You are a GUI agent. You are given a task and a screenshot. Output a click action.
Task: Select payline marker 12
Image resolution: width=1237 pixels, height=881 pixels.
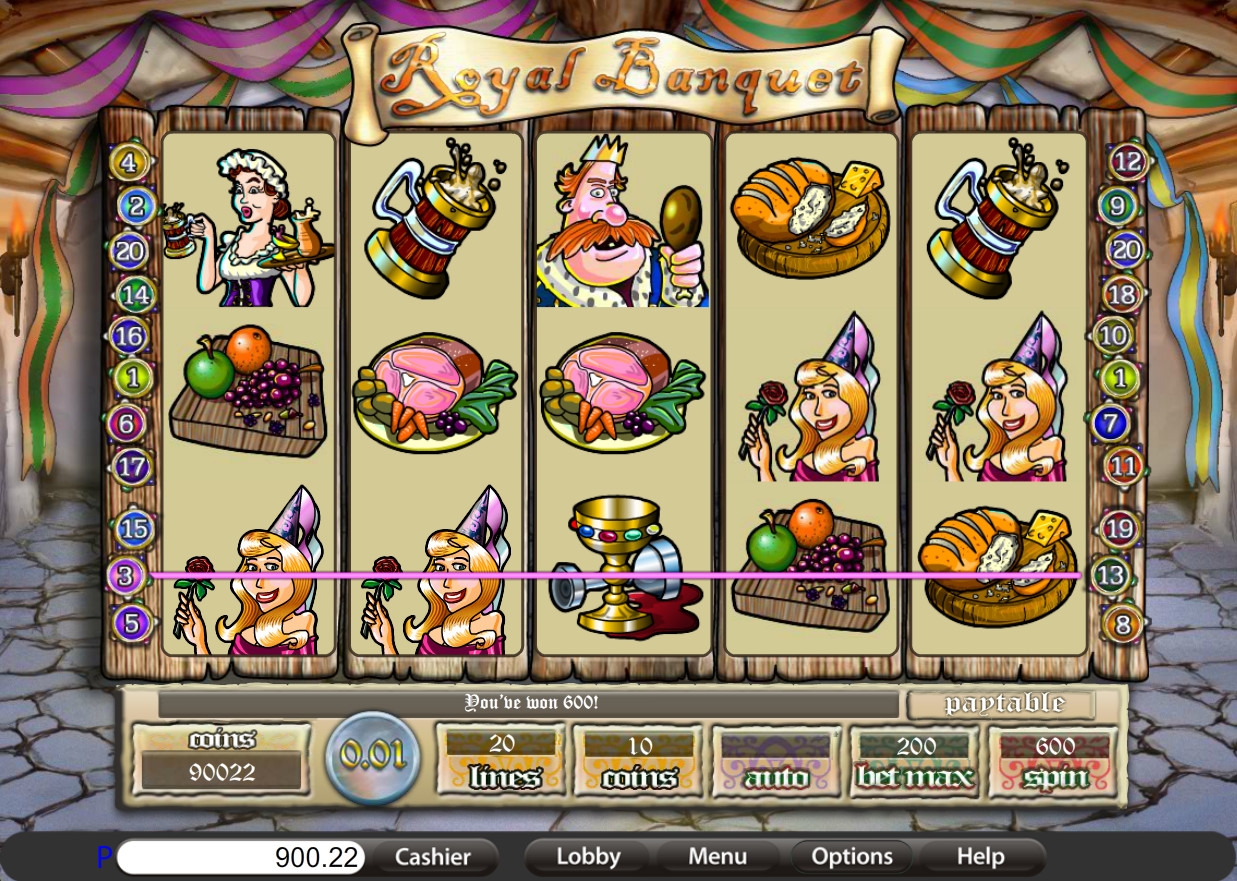click(1128, 161)
